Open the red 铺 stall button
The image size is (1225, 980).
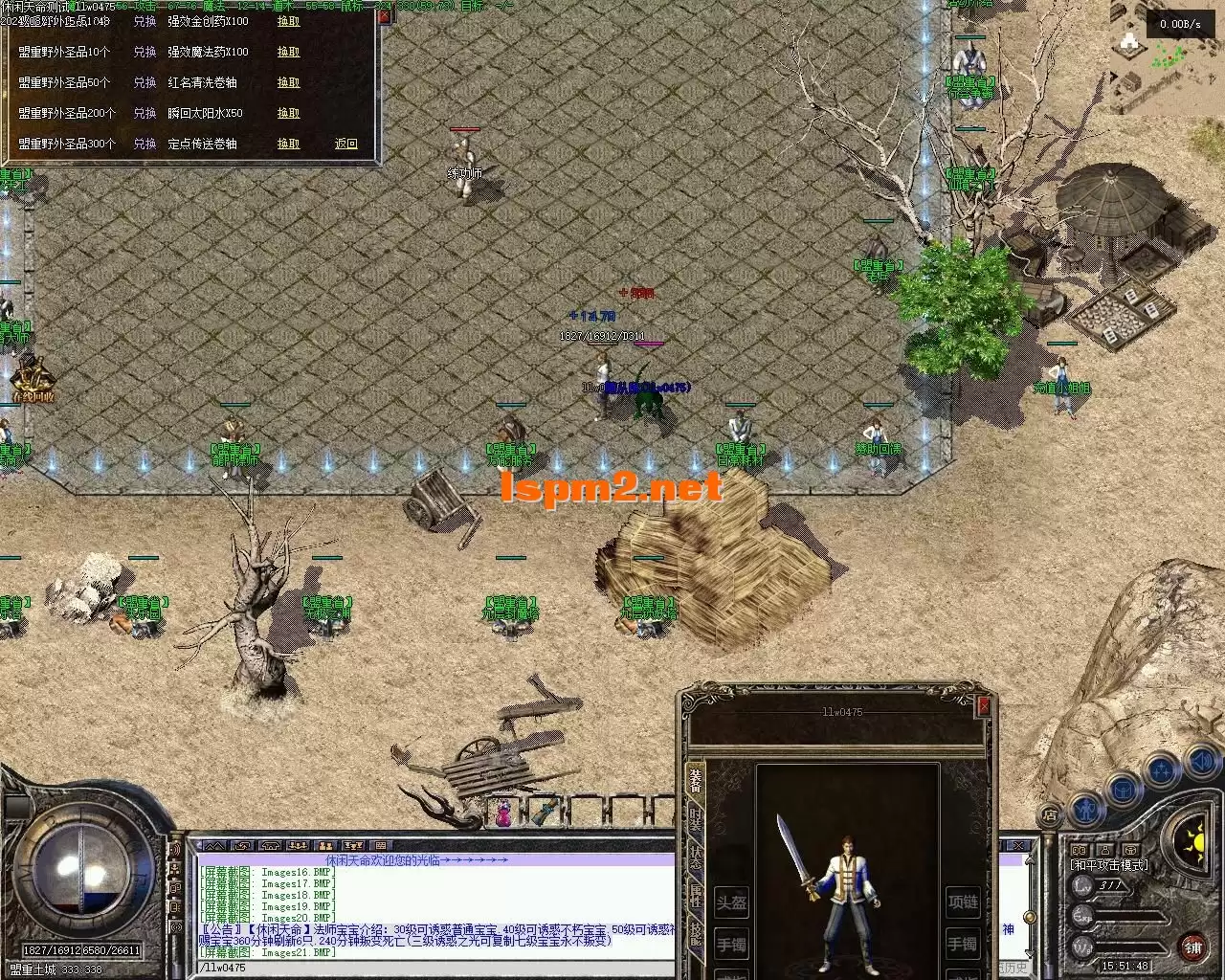(1192, 947)
